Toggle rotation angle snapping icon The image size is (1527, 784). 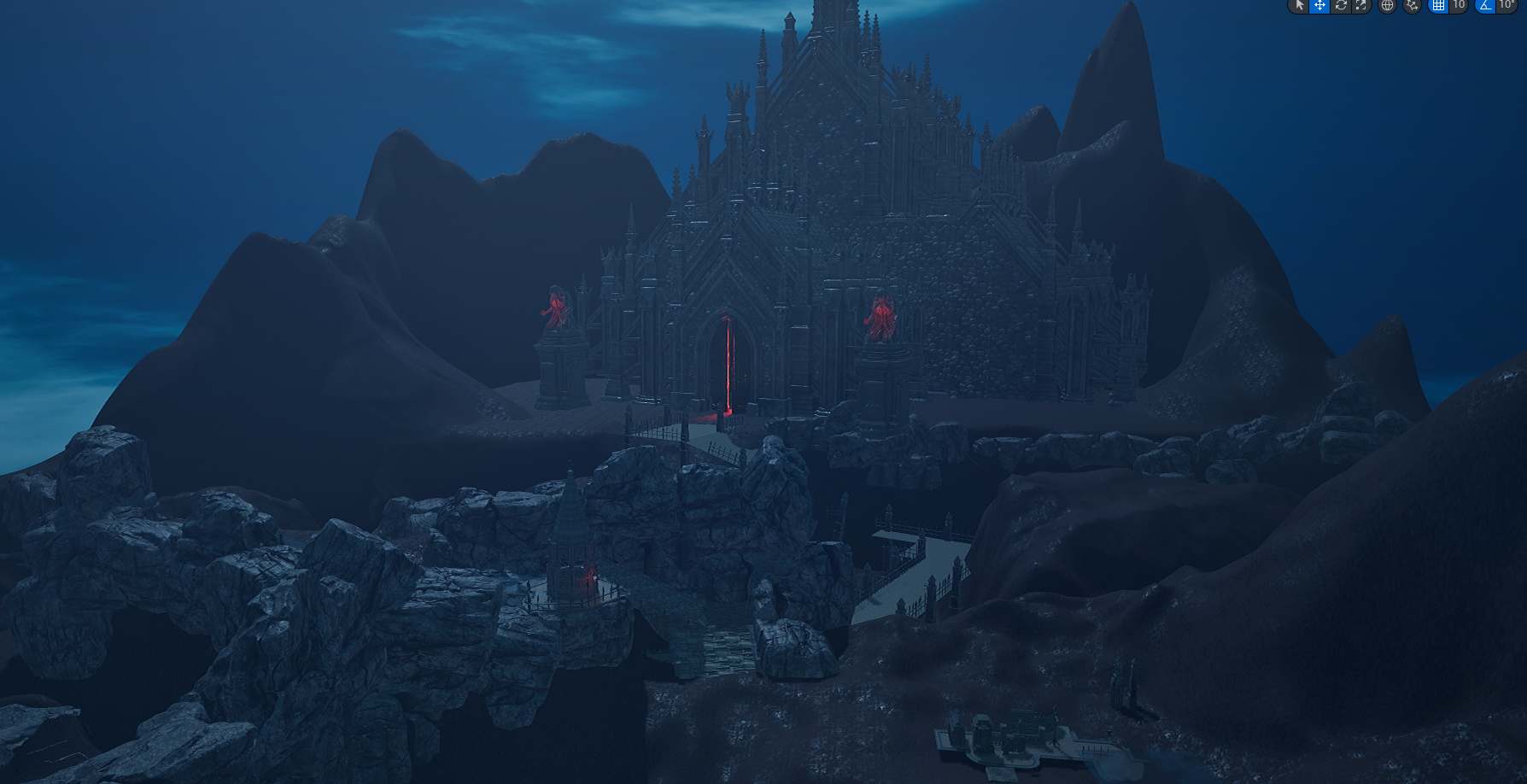point(1486,5)
